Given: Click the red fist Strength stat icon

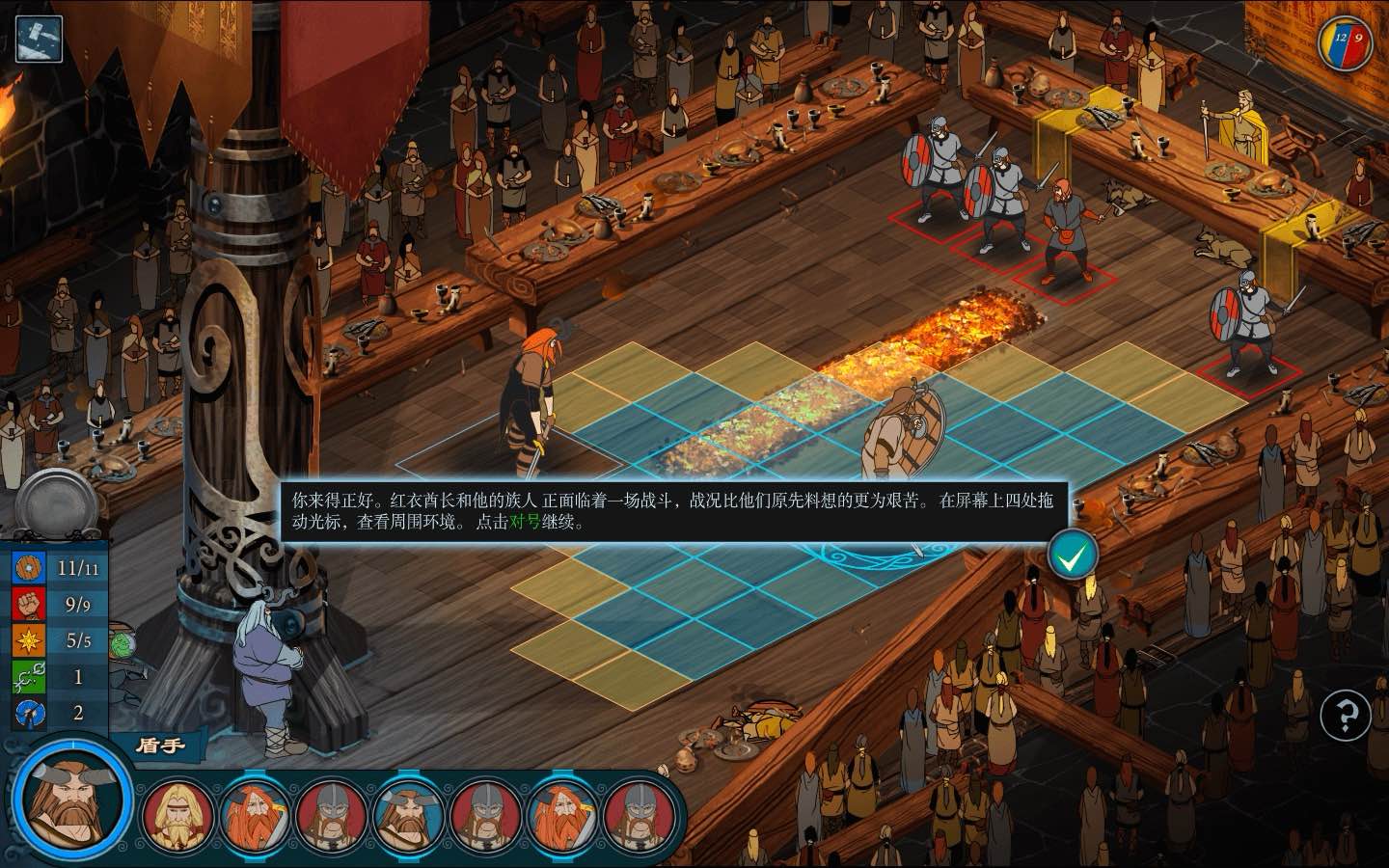Looking at the screenshot, I should [29, 605].
